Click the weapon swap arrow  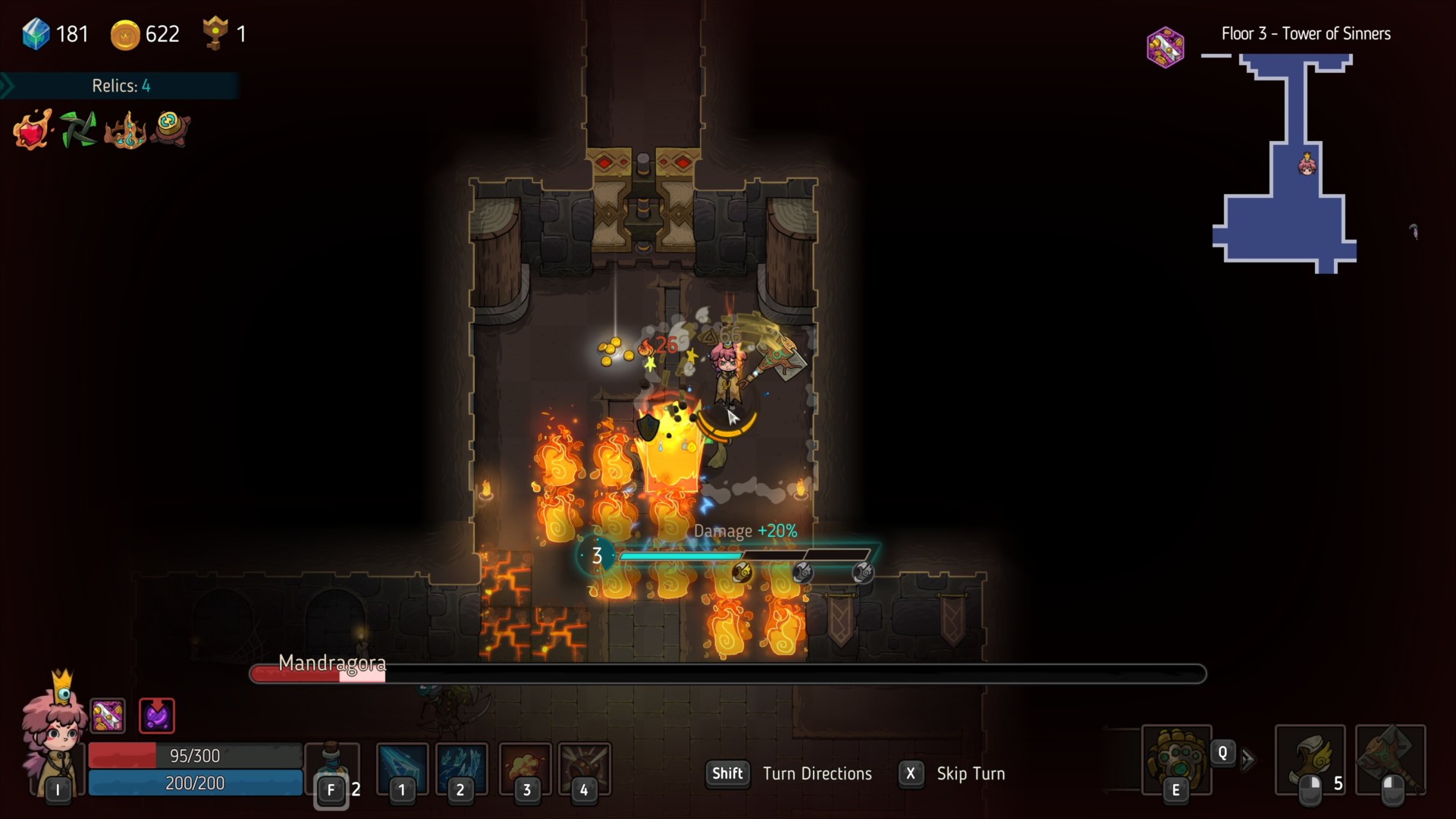pos(1248,759)
